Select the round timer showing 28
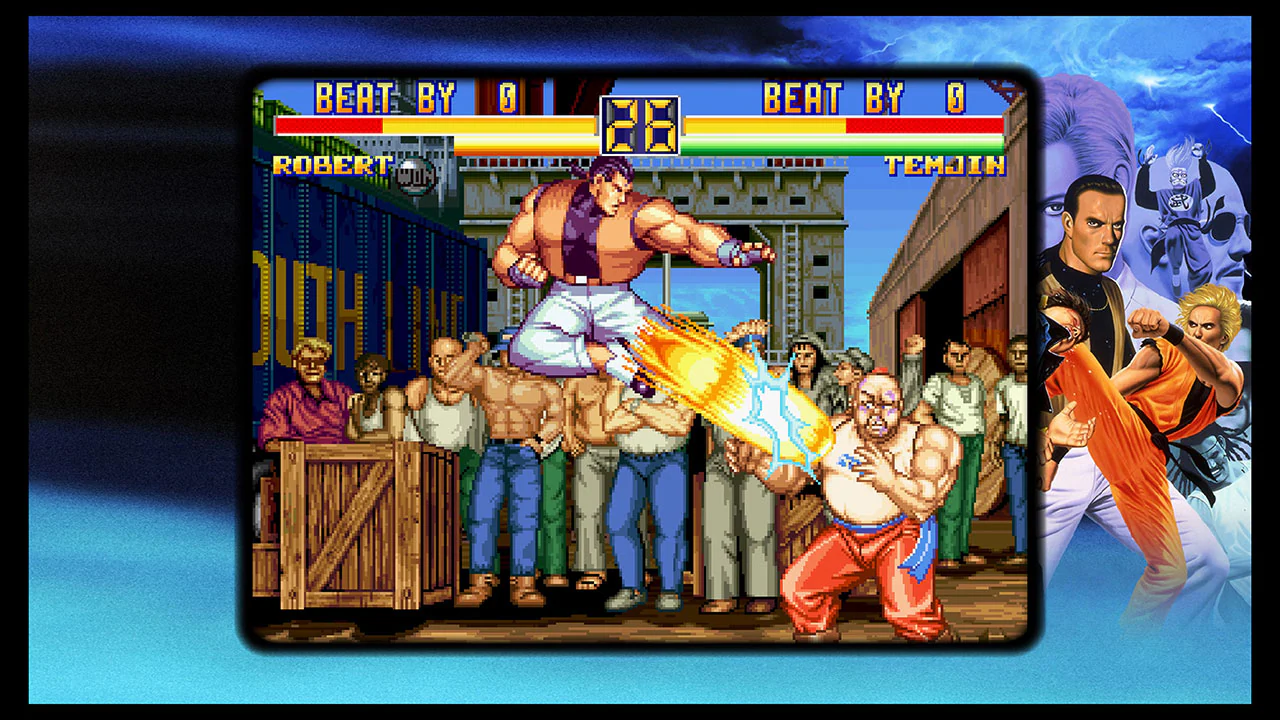The width and height of the screenshot is (1280, 720). point(643,125)
